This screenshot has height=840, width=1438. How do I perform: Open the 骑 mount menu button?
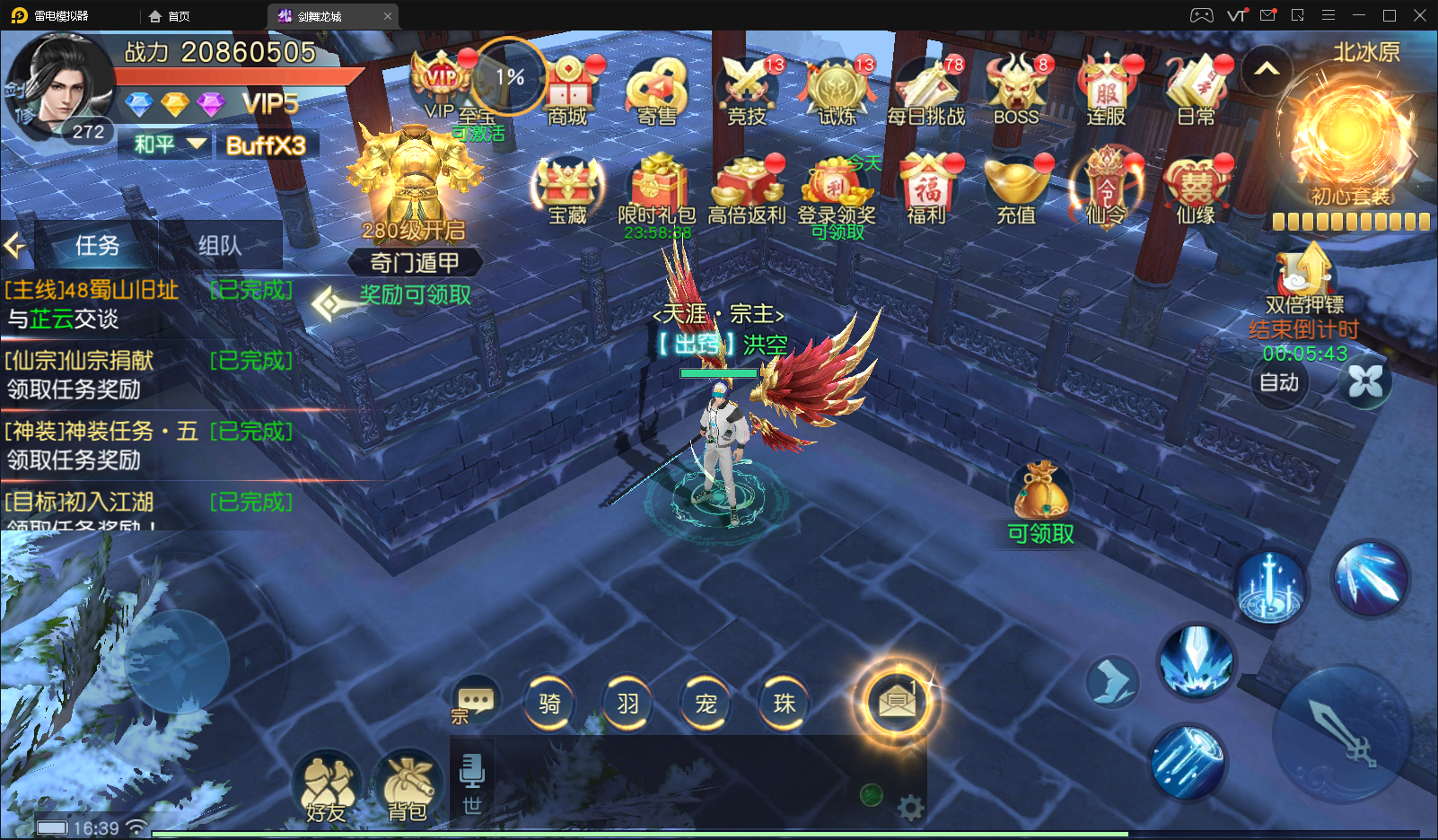[x=549, y=704]
